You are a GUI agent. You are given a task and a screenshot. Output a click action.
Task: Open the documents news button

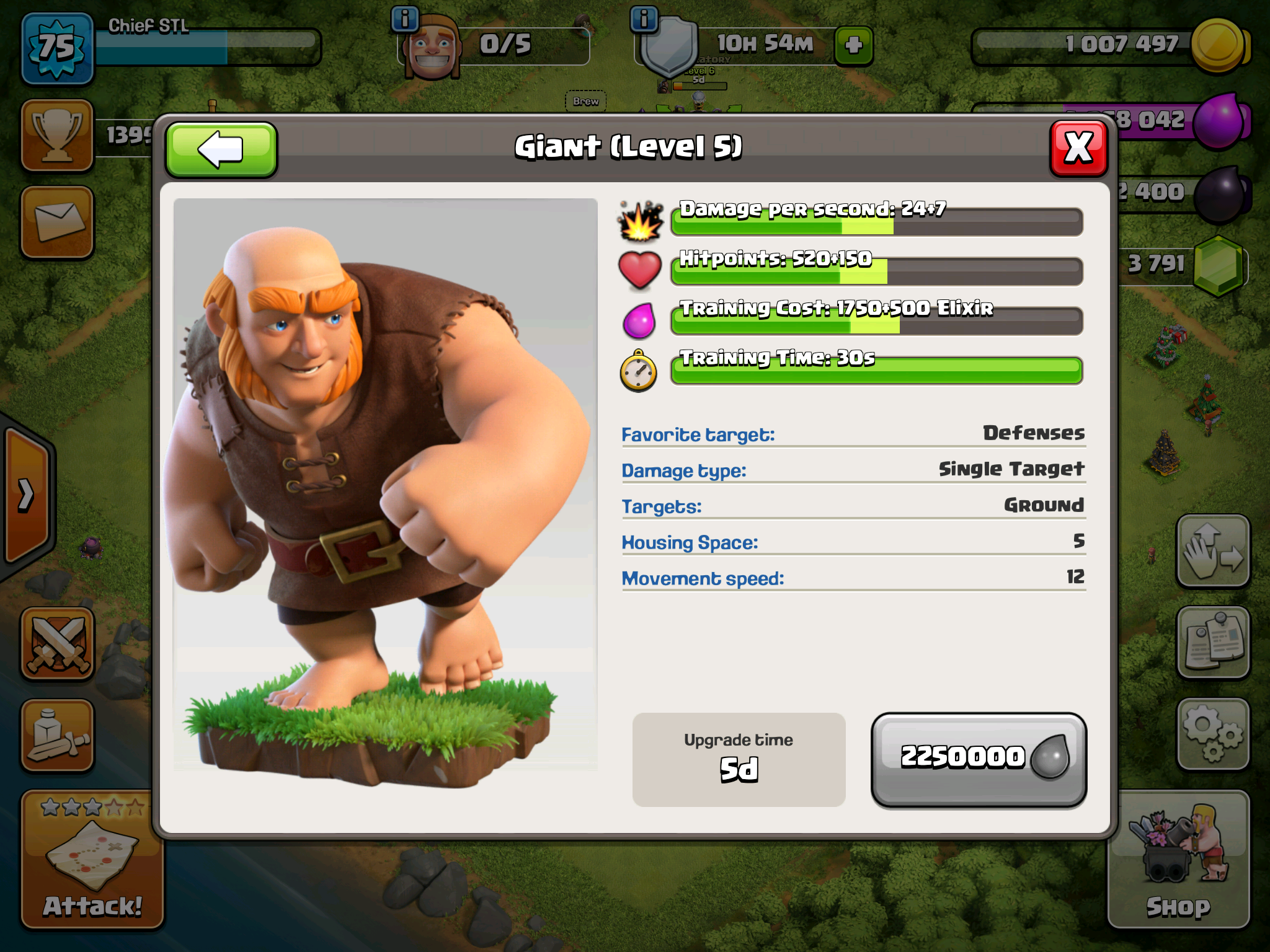(x=1212, y=642)
